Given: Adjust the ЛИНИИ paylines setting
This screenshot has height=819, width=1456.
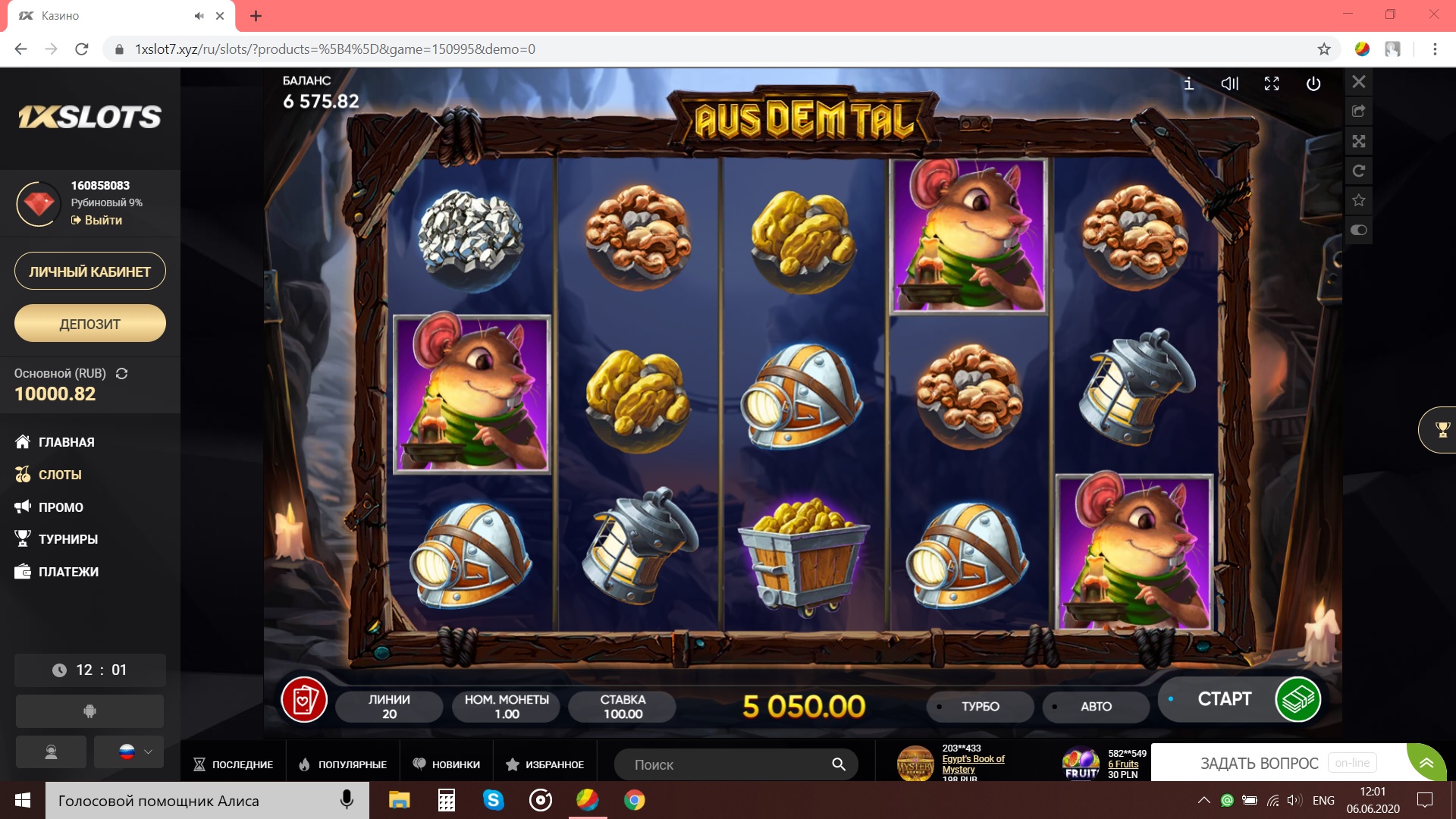Looking at the screenshot, I should tap(389, 707).
